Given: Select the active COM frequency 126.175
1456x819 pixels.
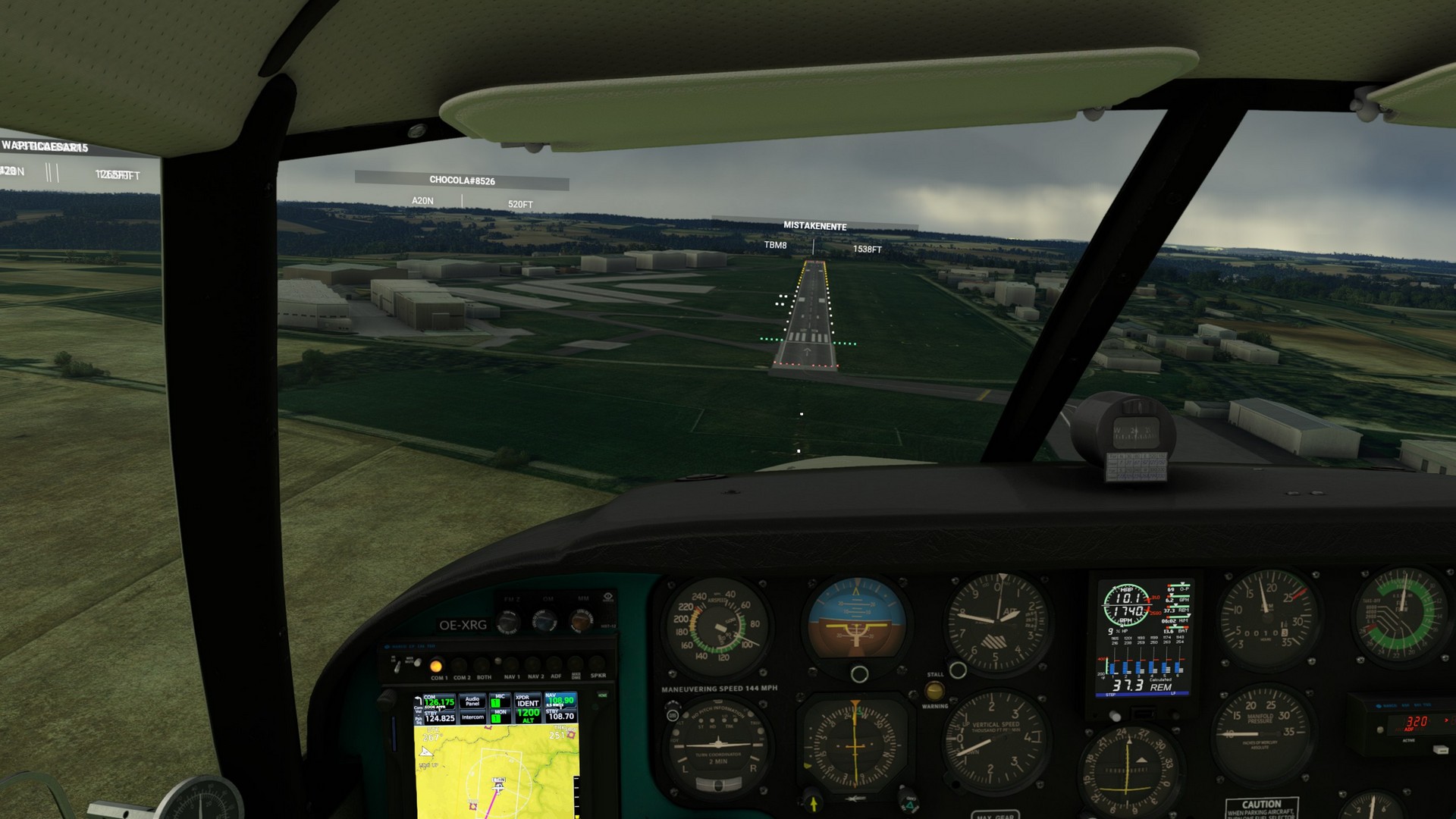Looking at the screenshot, I should [439, 702].
